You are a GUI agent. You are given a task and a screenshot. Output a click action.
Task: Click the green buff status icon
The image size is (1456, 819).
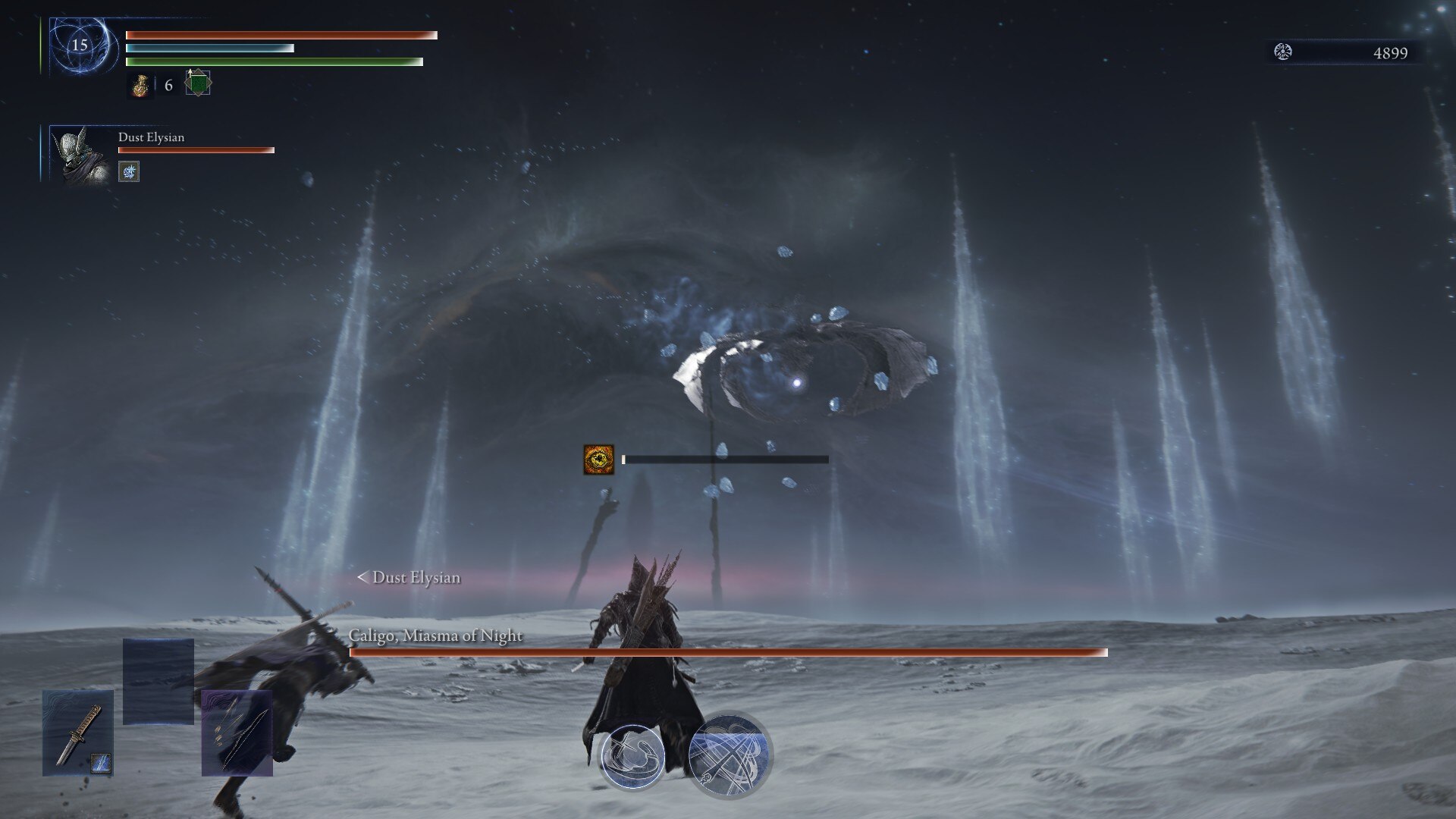pos(198,83)
